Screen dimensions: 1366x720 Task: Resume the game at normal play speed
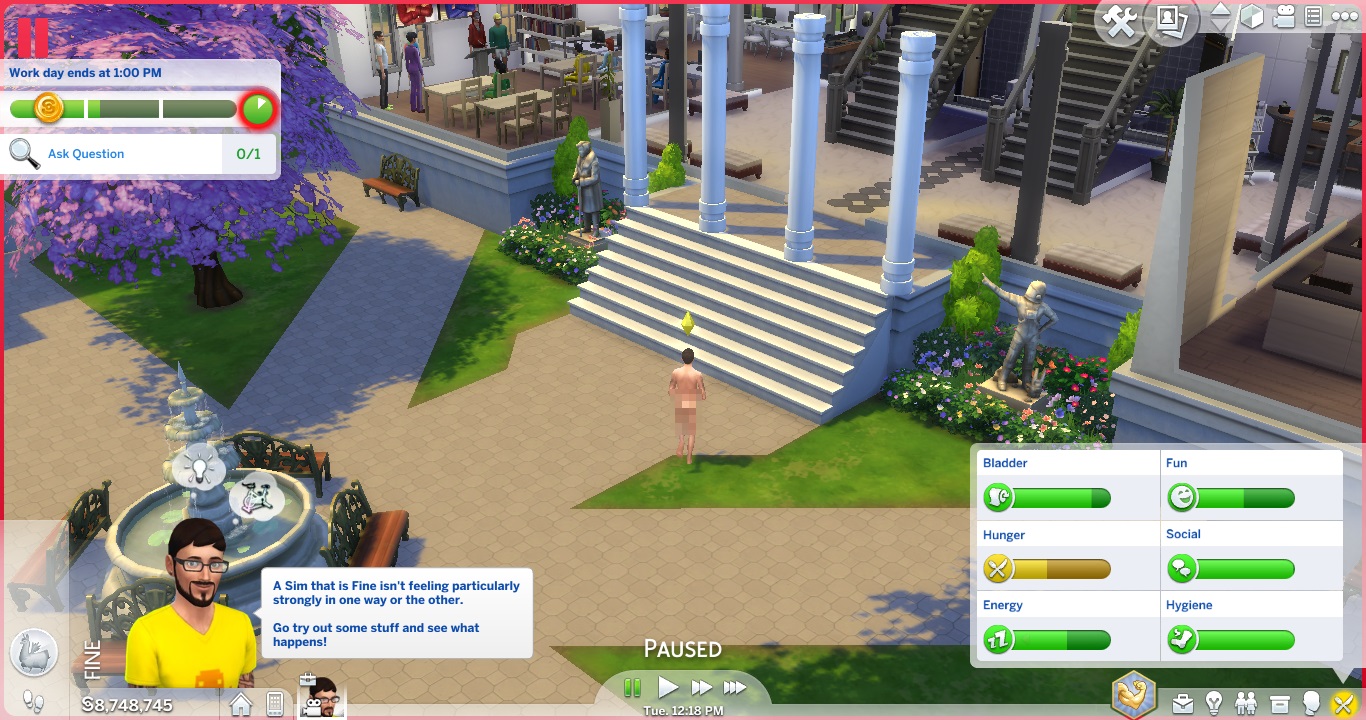click(667, 688)
